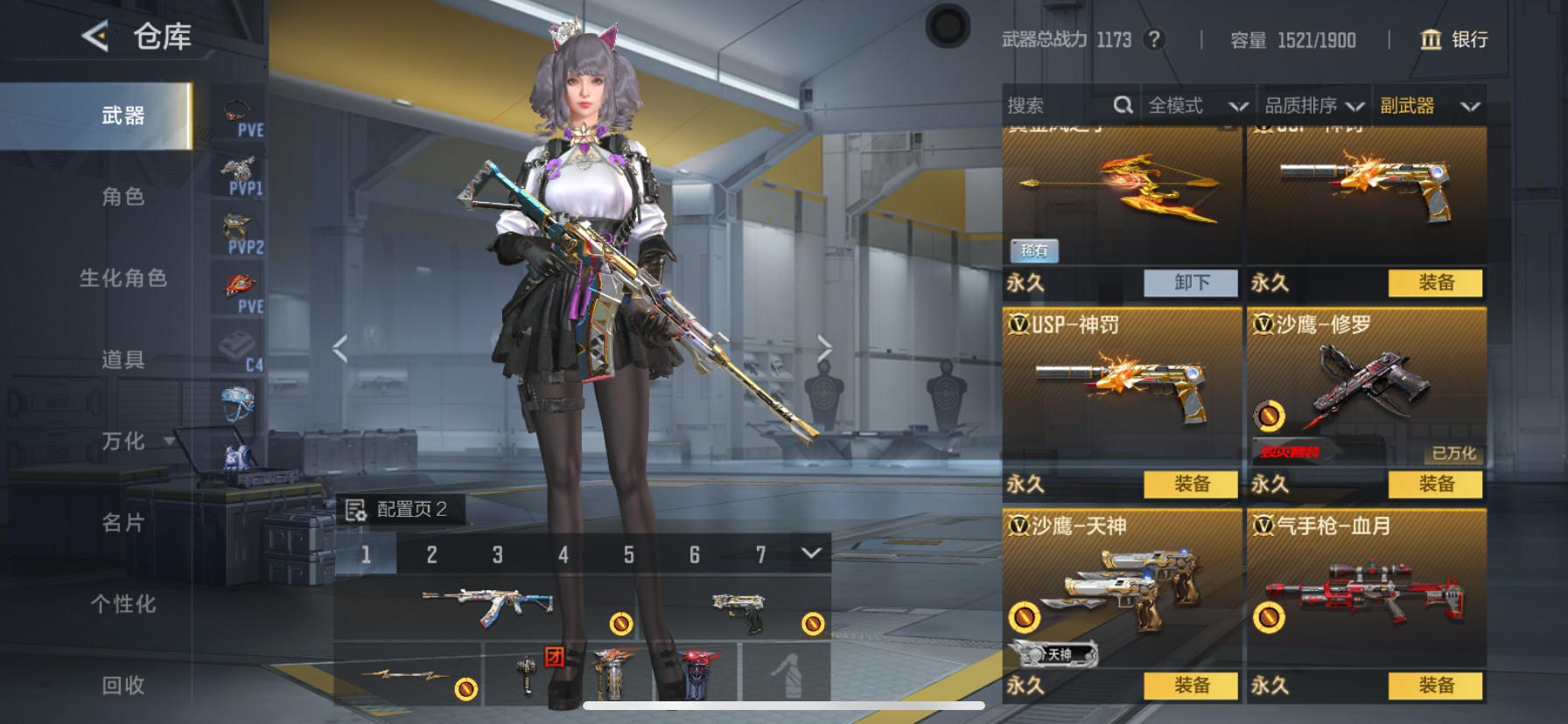Switch to the 角色 category

(122, 197)
